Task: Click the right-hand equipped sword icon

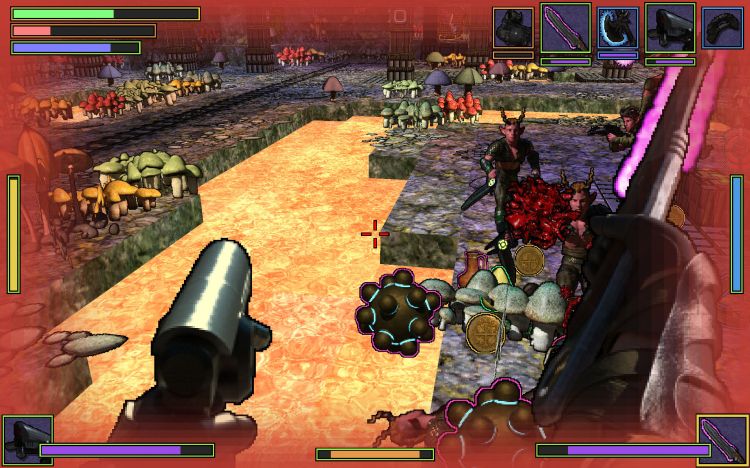Action: pos(722,440)
